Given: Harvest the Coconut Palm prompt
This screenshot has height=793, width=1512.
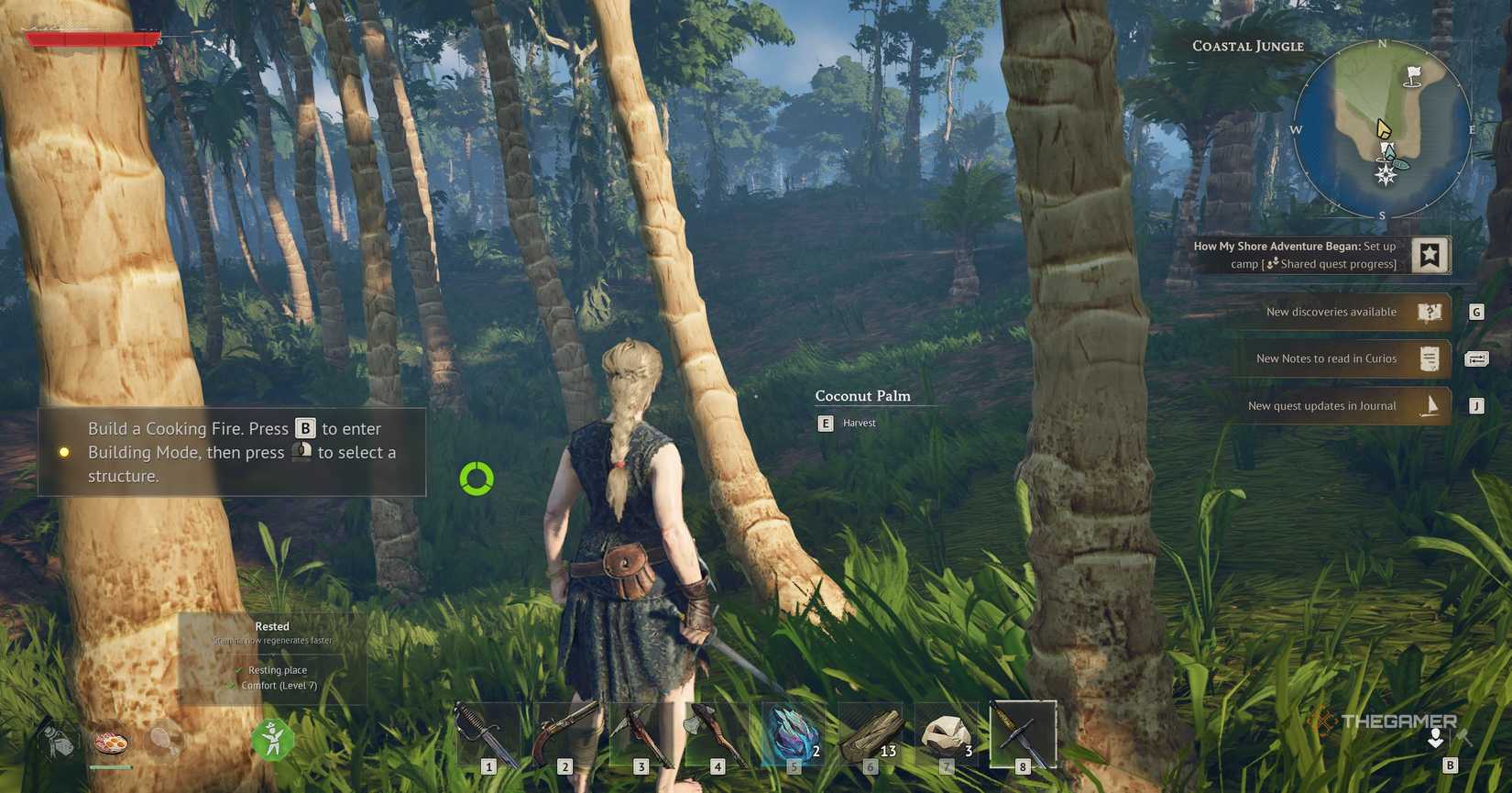Looking at the screenshot, I should [x=824, y=424].
